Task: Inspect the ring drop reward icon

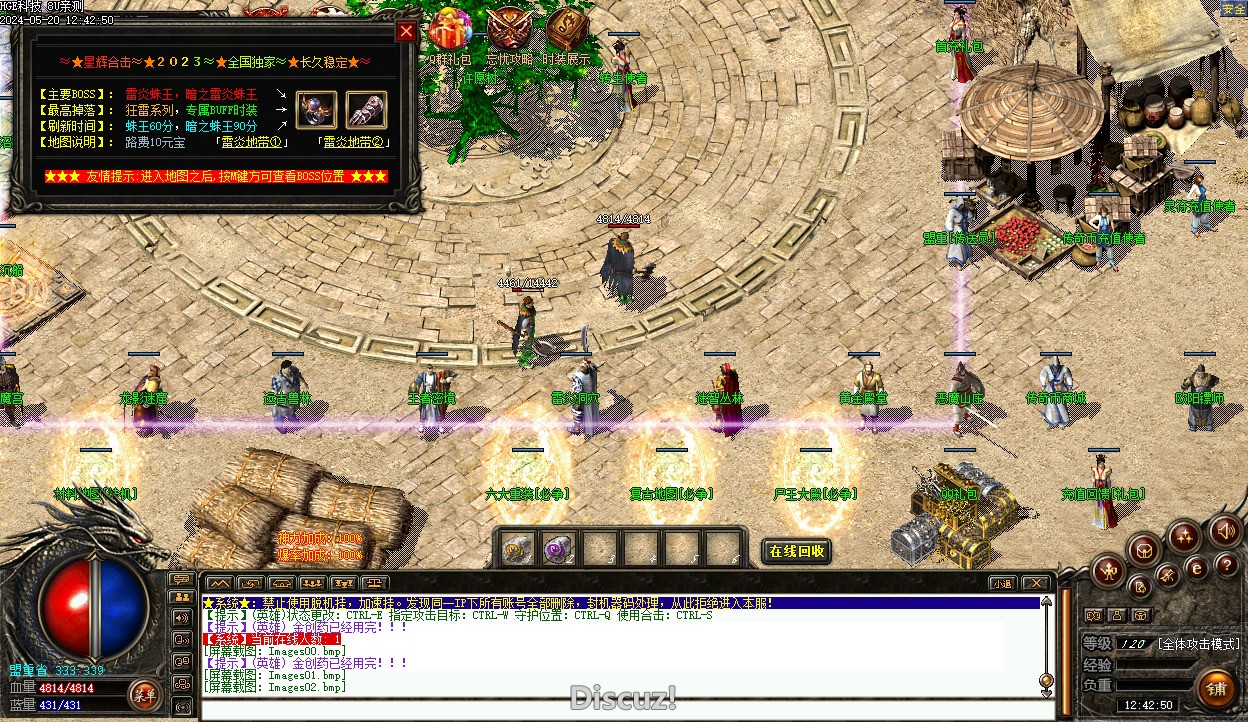Action: point(316,109)
